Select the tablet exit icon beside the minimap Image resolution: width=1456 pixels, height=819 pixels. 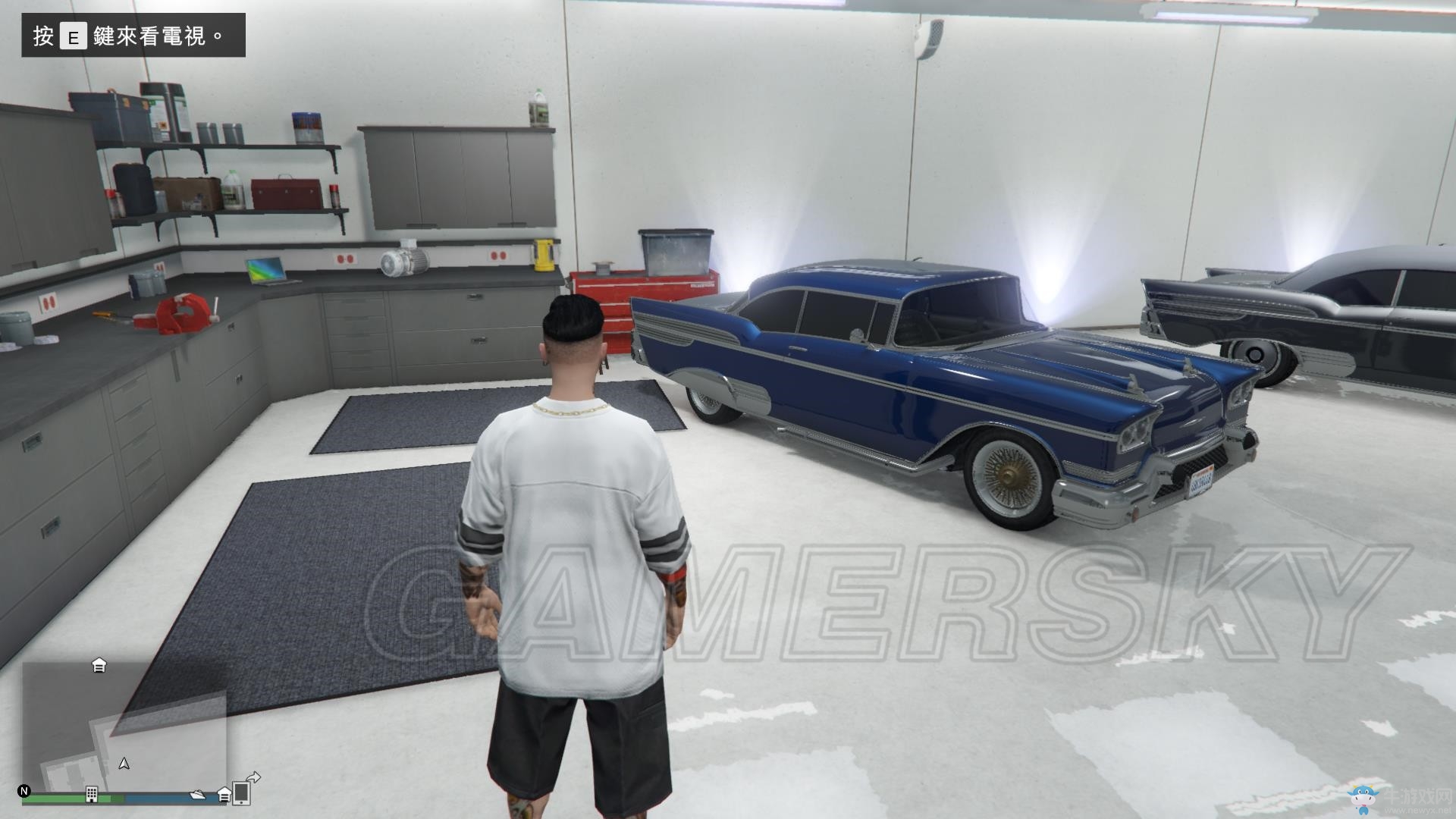tap(242, 793)
